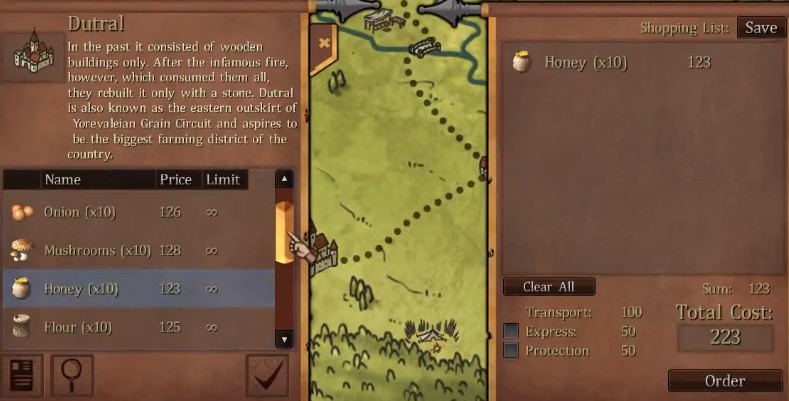Enable Express delivery checkbox
The height and width of the screenshot is (401, 789).
(511, 331)
